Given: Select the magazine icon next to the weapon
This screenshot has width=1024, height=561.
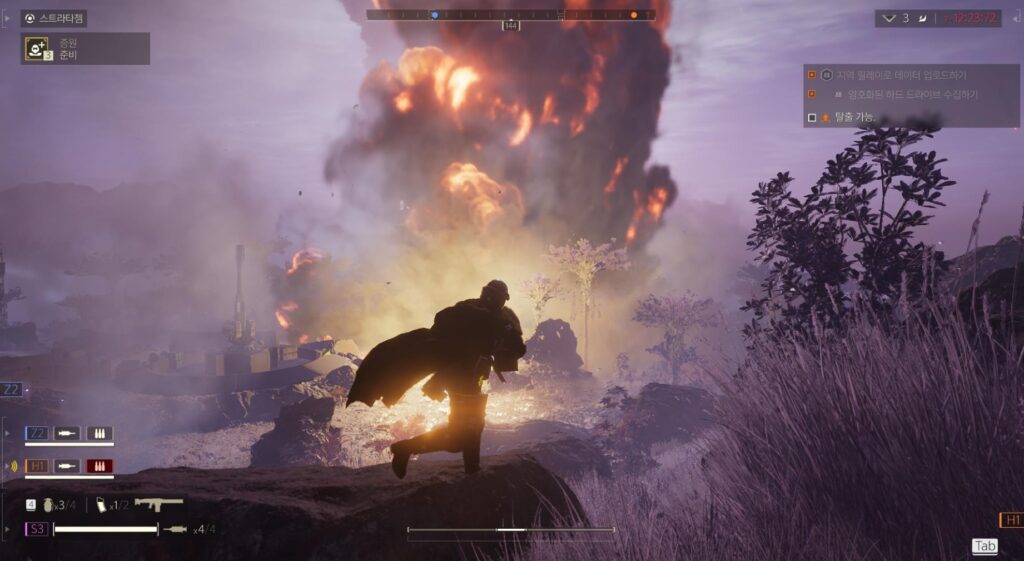Looking at the screenshot, I should point(102,504).
